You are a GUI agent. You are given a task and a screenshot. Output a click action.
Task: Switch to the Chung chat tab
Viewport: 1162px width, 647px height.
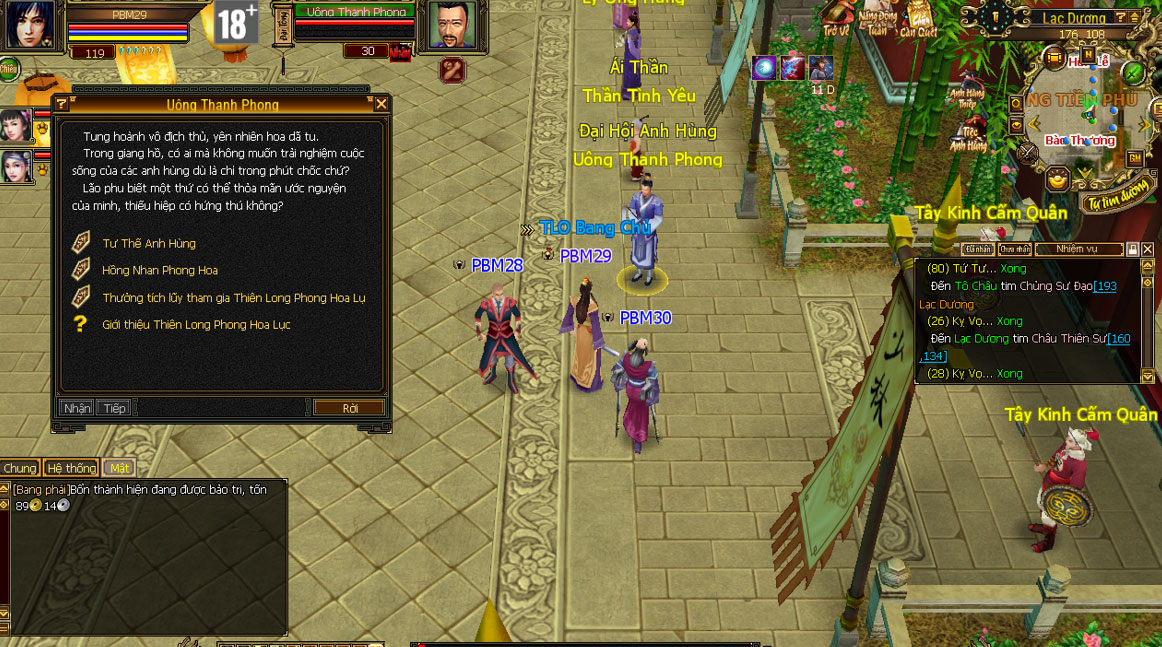pyautogui.click(x=19, y=468)
